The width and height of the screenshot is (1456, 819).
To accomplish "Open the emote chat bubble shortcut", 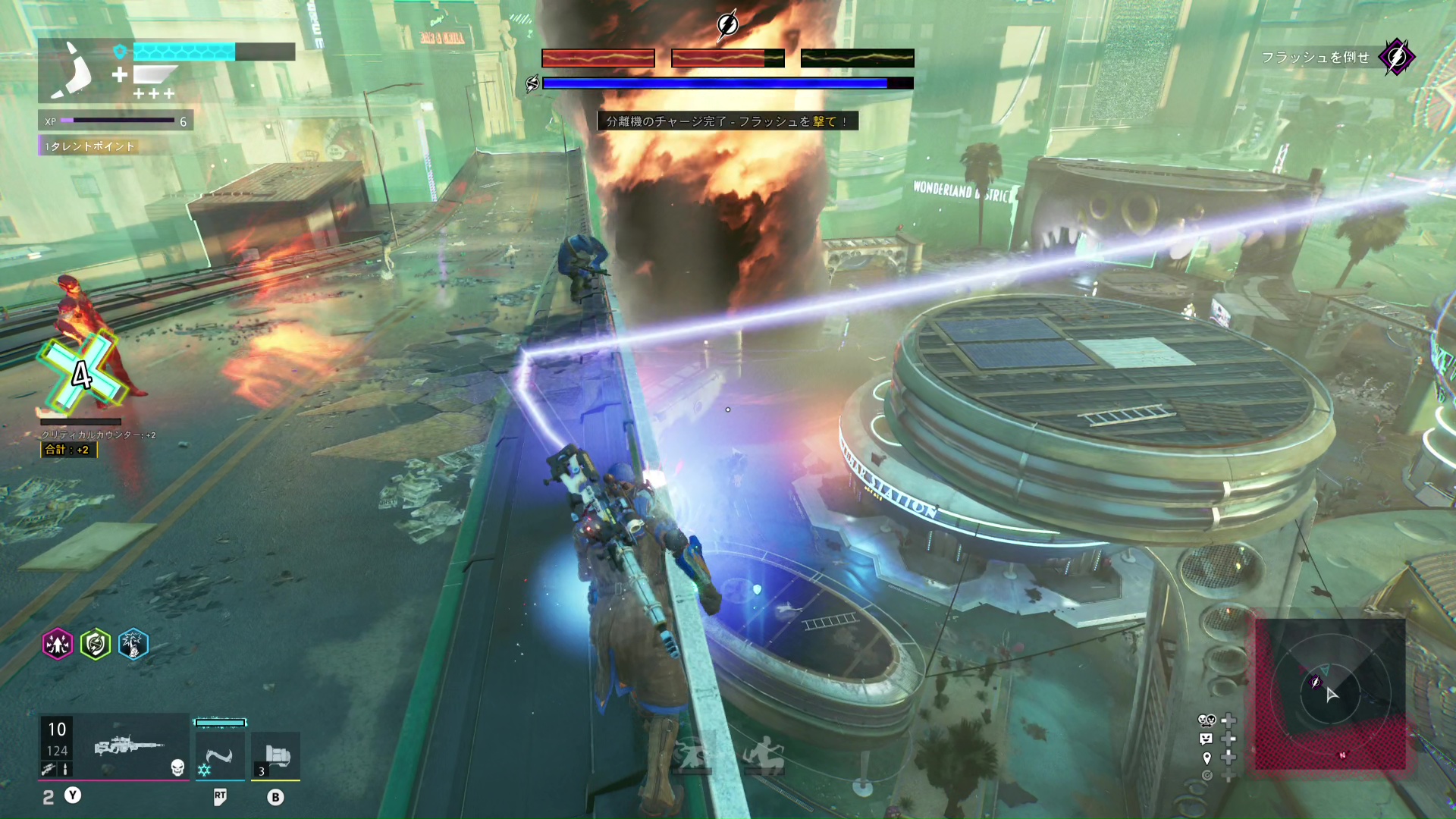I will coord(1207,739).
